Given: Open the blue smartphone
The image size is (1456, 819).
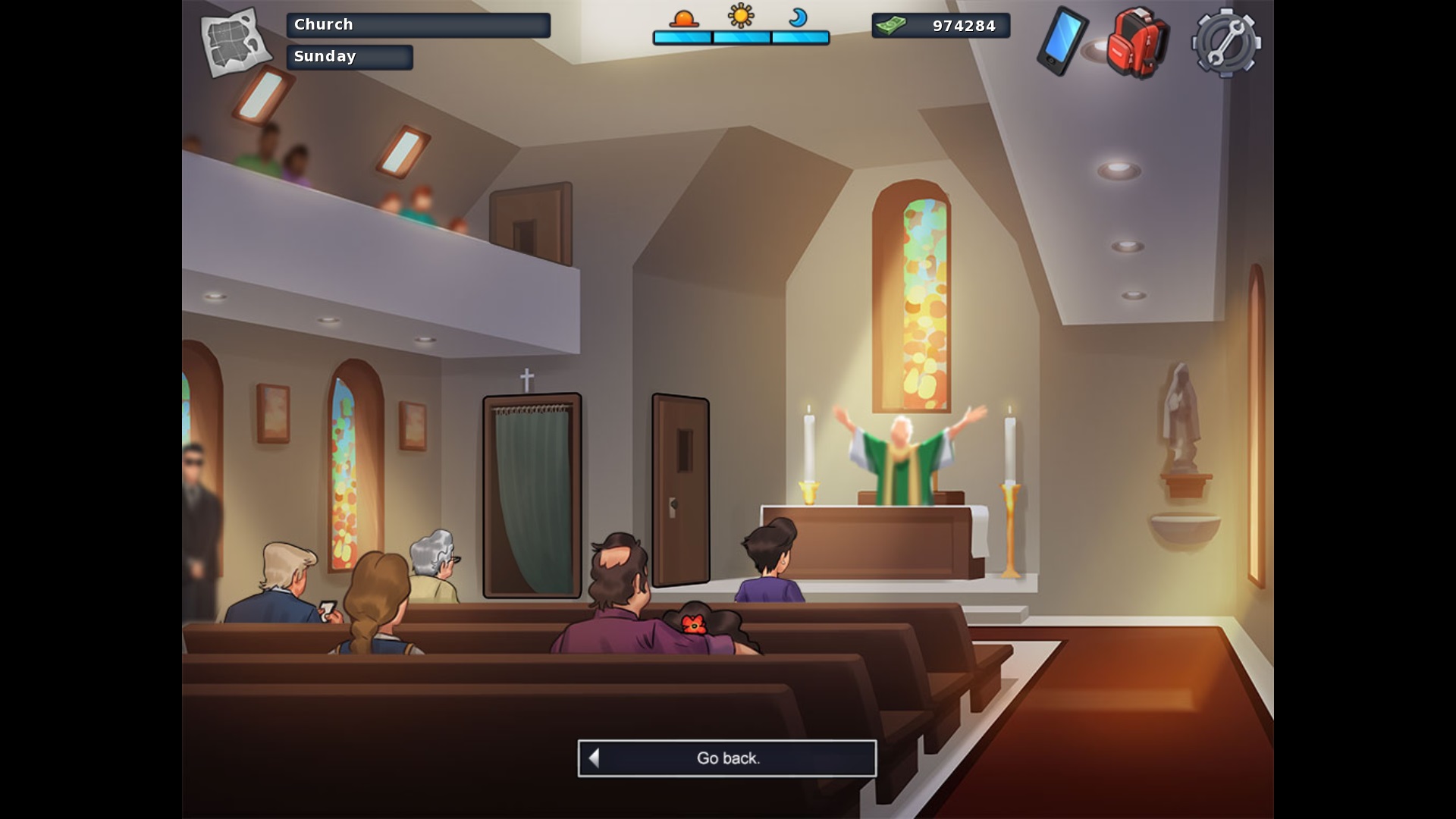Looking at the screenshot, I should tap(1062, 41).
